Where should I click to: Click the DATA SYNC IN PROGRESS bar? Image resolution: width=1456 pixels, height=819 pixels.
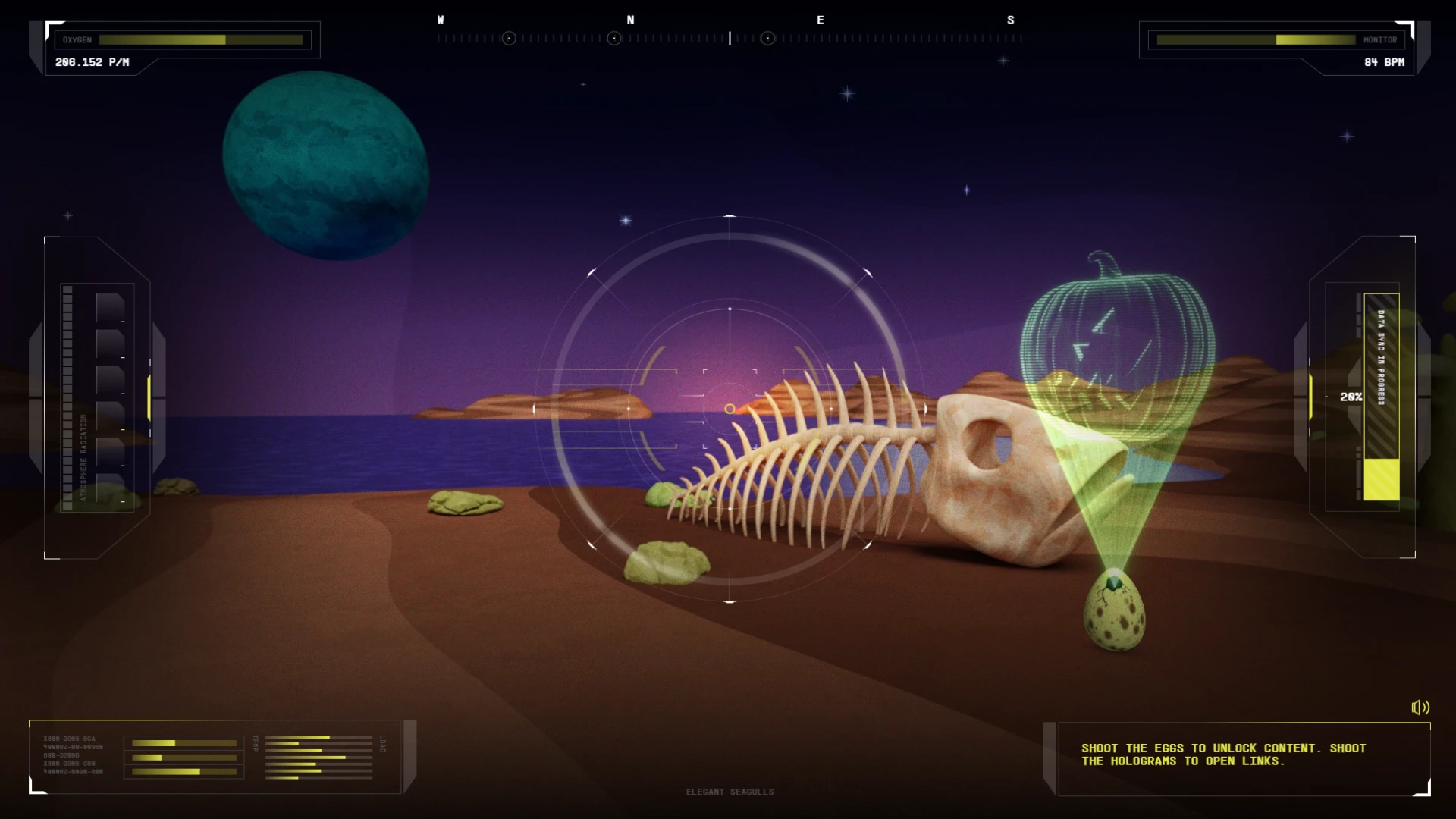1382,394
